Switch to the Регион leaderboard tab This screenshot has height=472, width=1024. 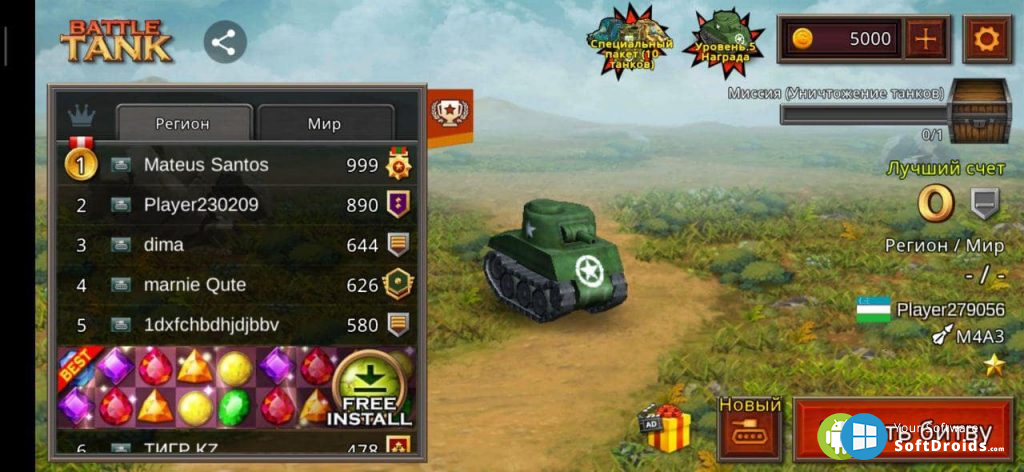point(183,123)
